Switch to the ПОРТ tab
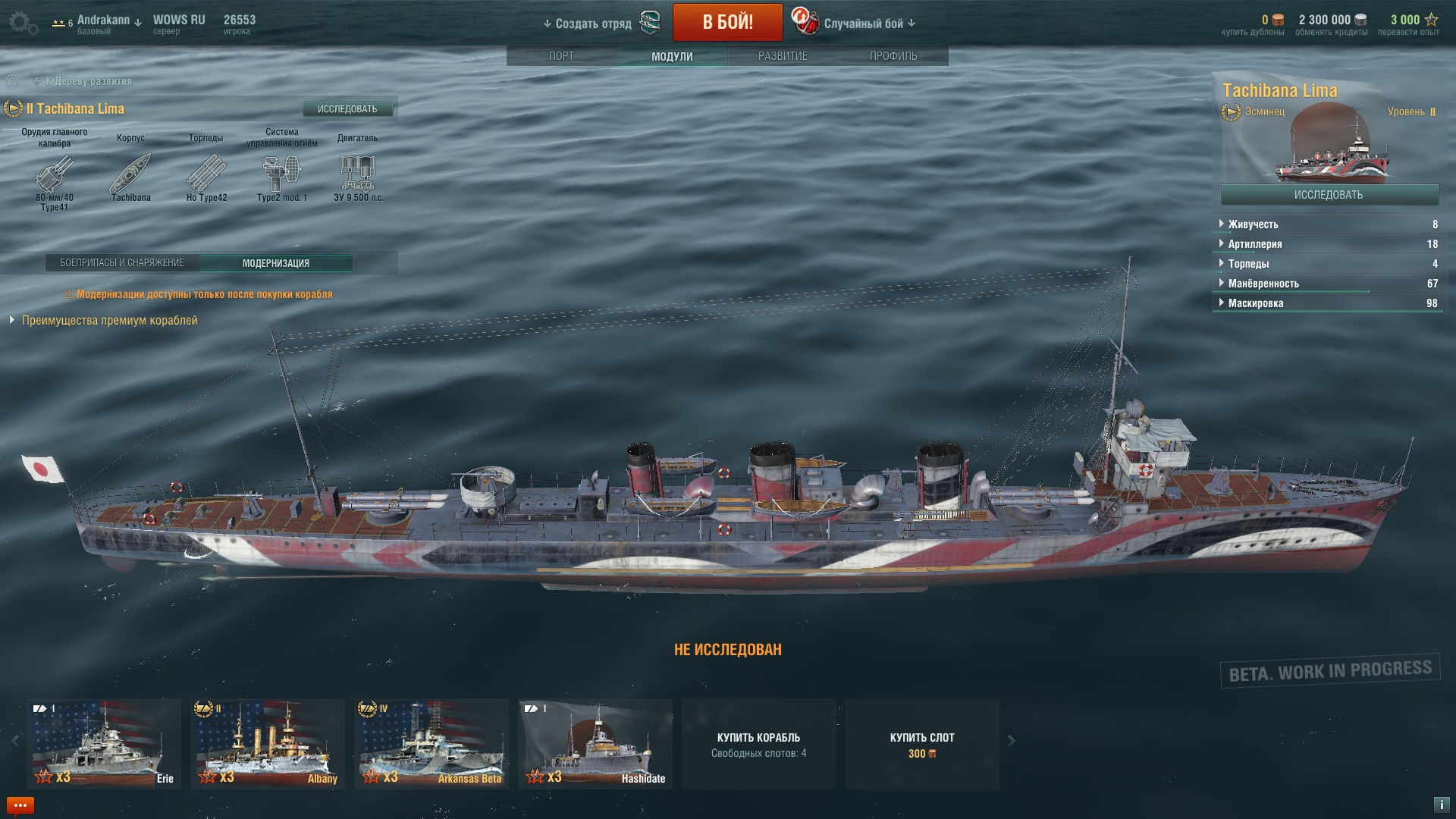Viewport: 1456px width, 819px height. (x=561, y=56)
